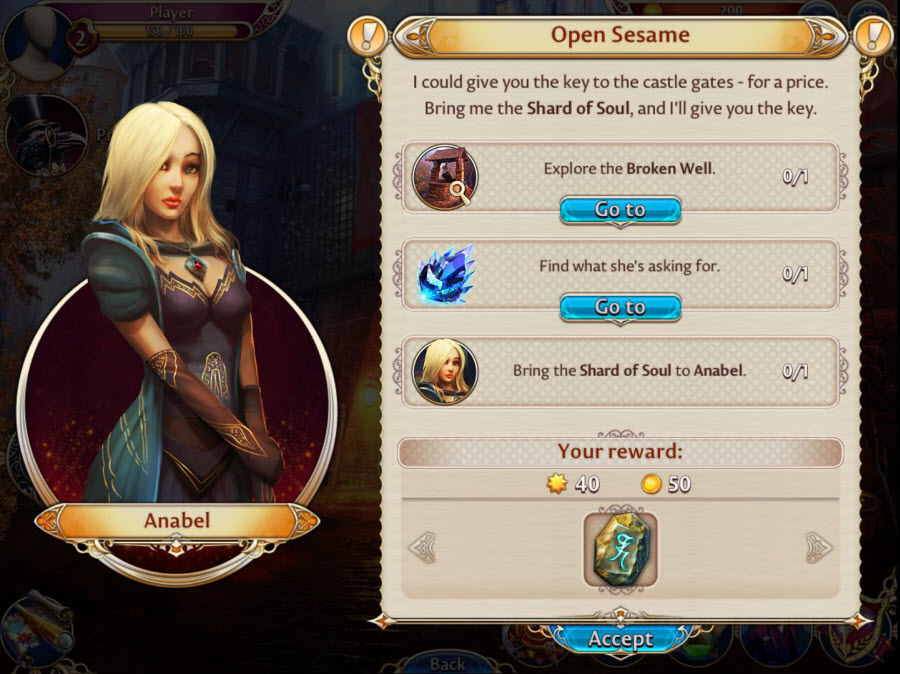Open the player avatar profile

pyautogui.click(x=38, y=38)
